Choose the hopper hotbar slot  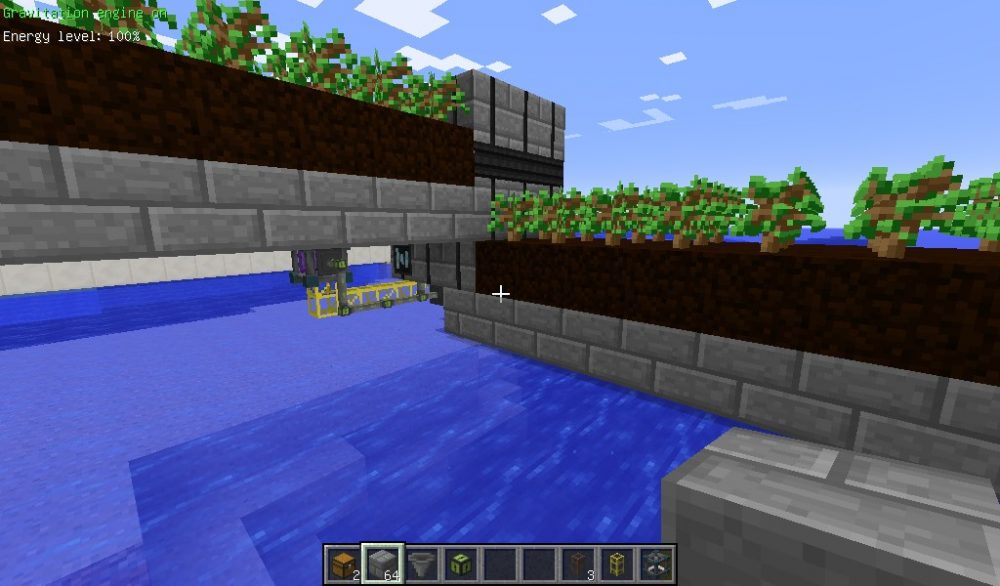pos(421,564)
